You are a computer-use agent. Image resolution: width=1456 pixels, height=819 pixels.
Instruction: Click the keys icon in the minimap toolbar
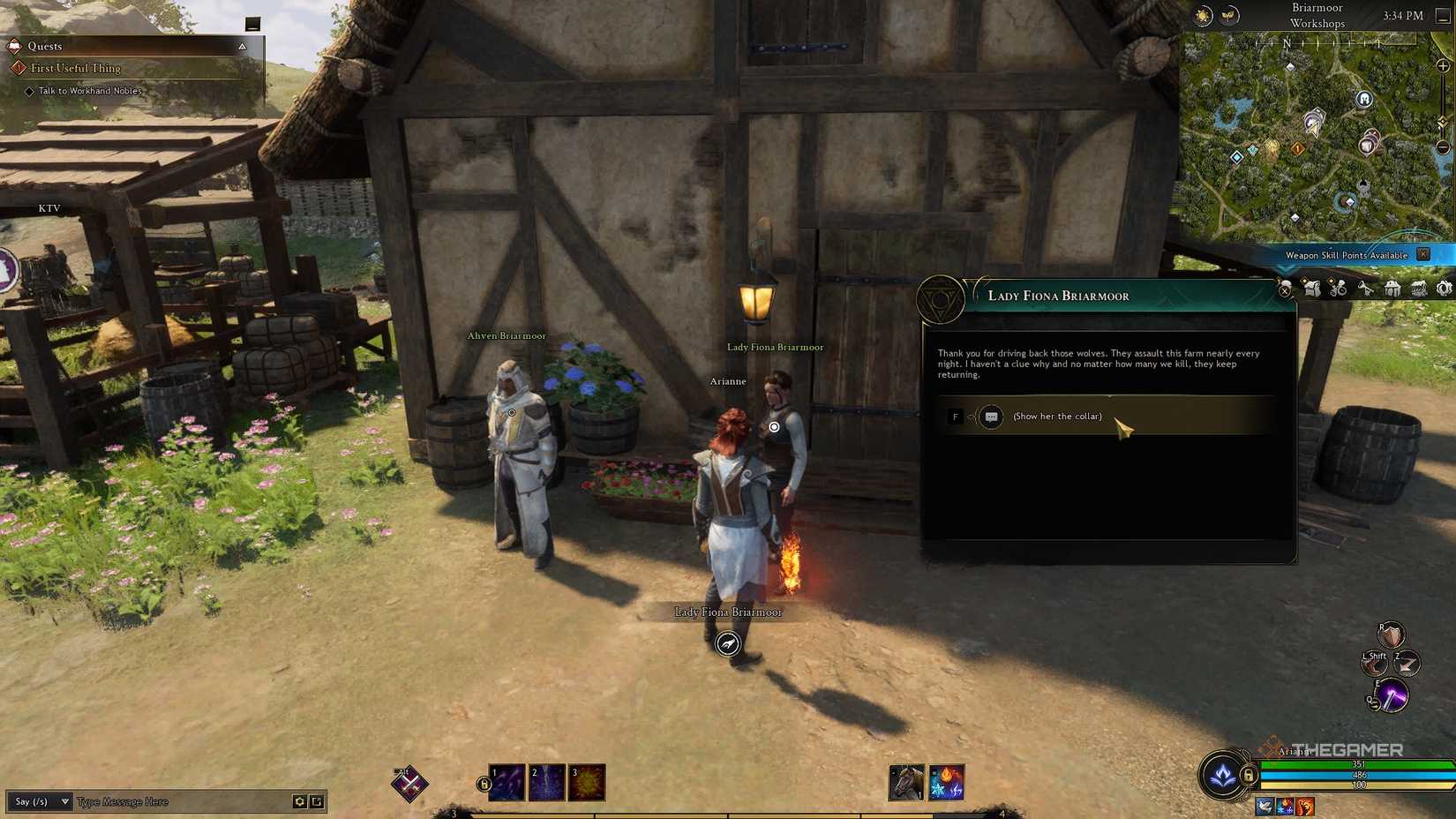(1366, 289)
